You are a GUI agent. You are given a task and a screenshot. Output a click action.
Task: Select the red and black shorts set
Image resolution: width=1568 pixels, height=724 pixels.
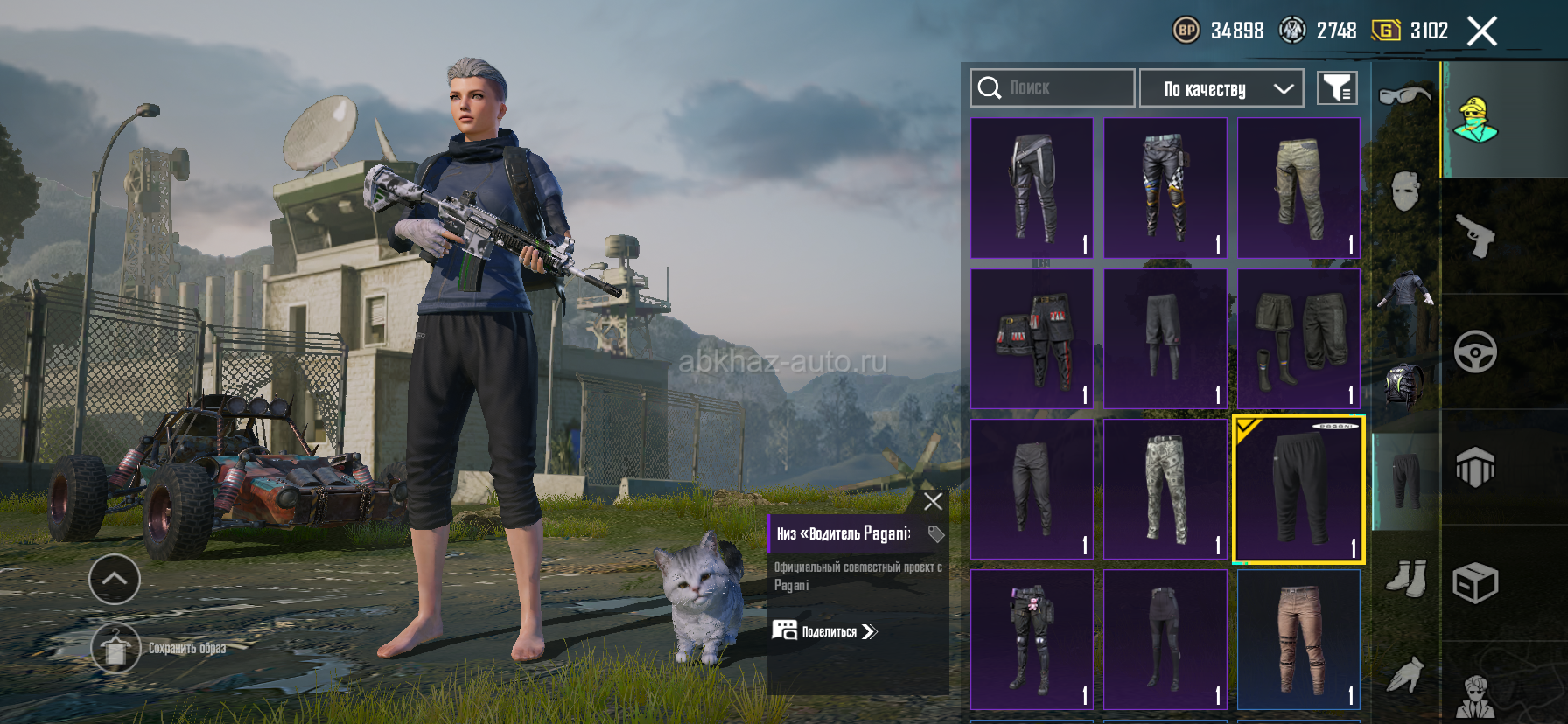[1032, 338]
